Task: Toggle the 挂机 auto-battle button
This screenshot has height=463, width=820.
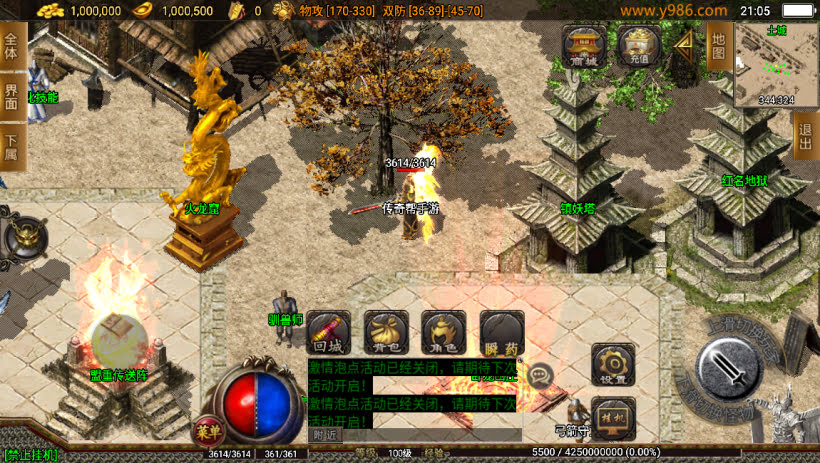Action: pos(613,418)
